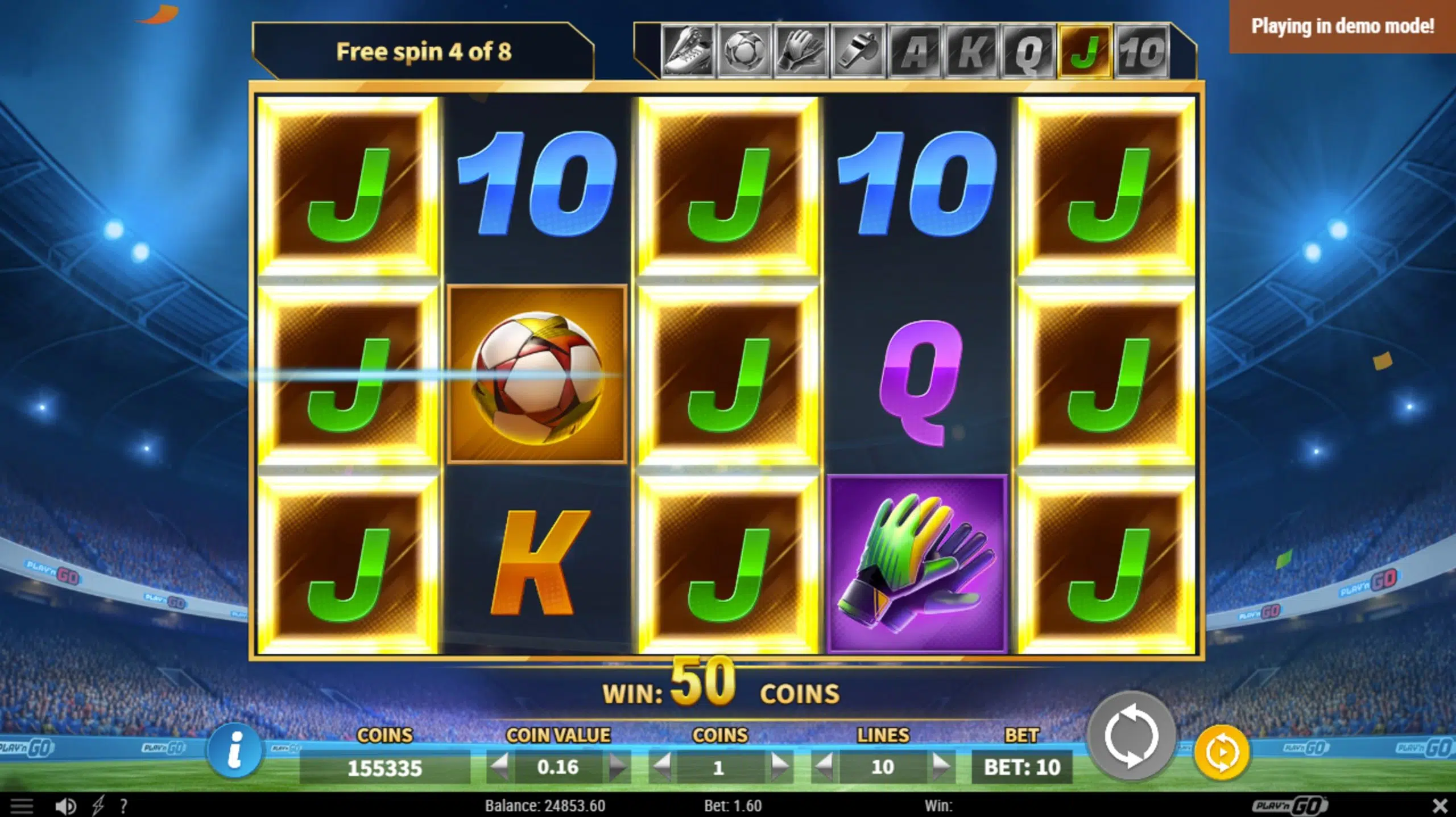The width and height of the screenshot is (1456, 817).
Task: Raise the coins count per line
Action: (x=779, y=767)
